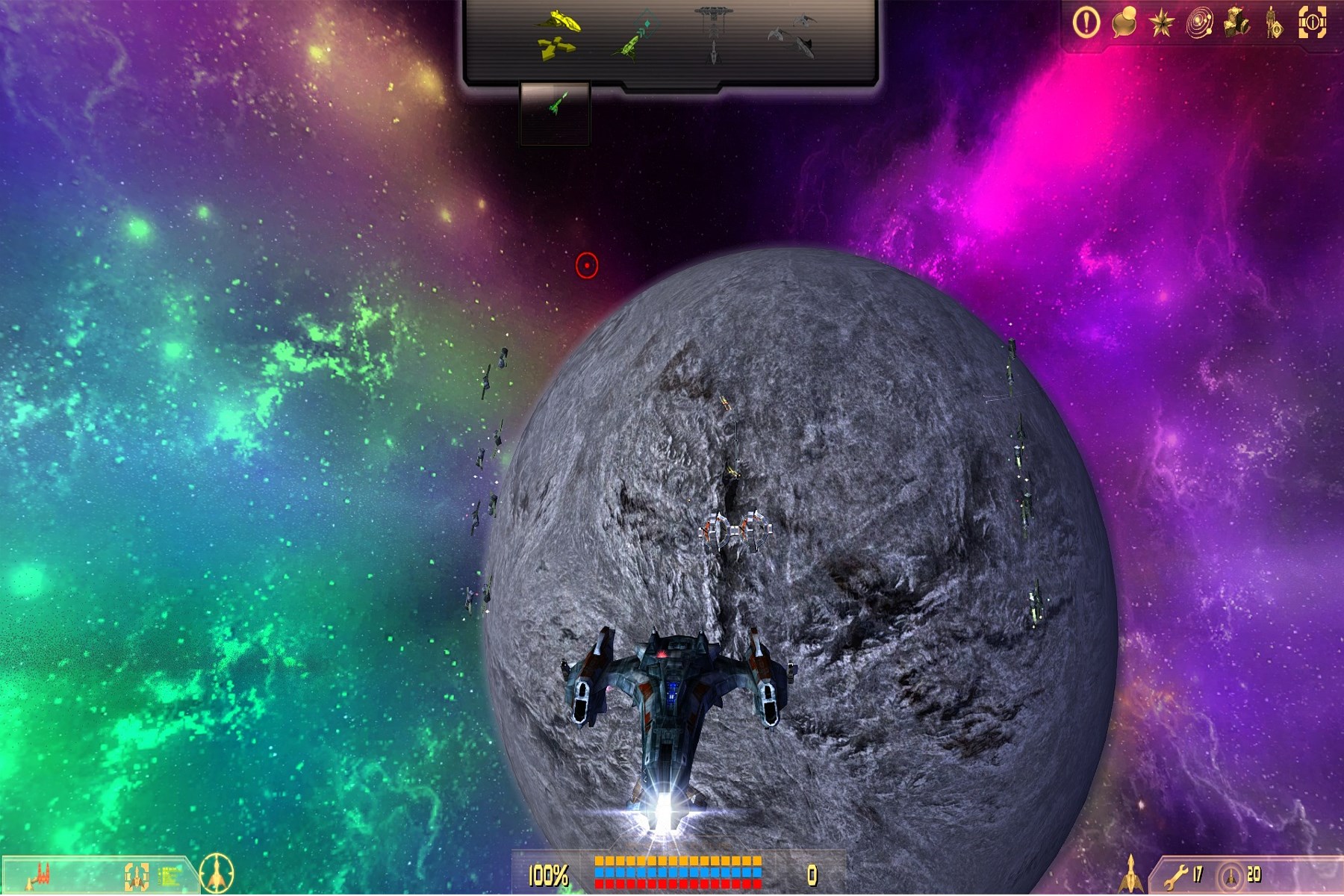Open the exclamation mark alerts icon
1344x896 pixels.
pos(1086,23)
